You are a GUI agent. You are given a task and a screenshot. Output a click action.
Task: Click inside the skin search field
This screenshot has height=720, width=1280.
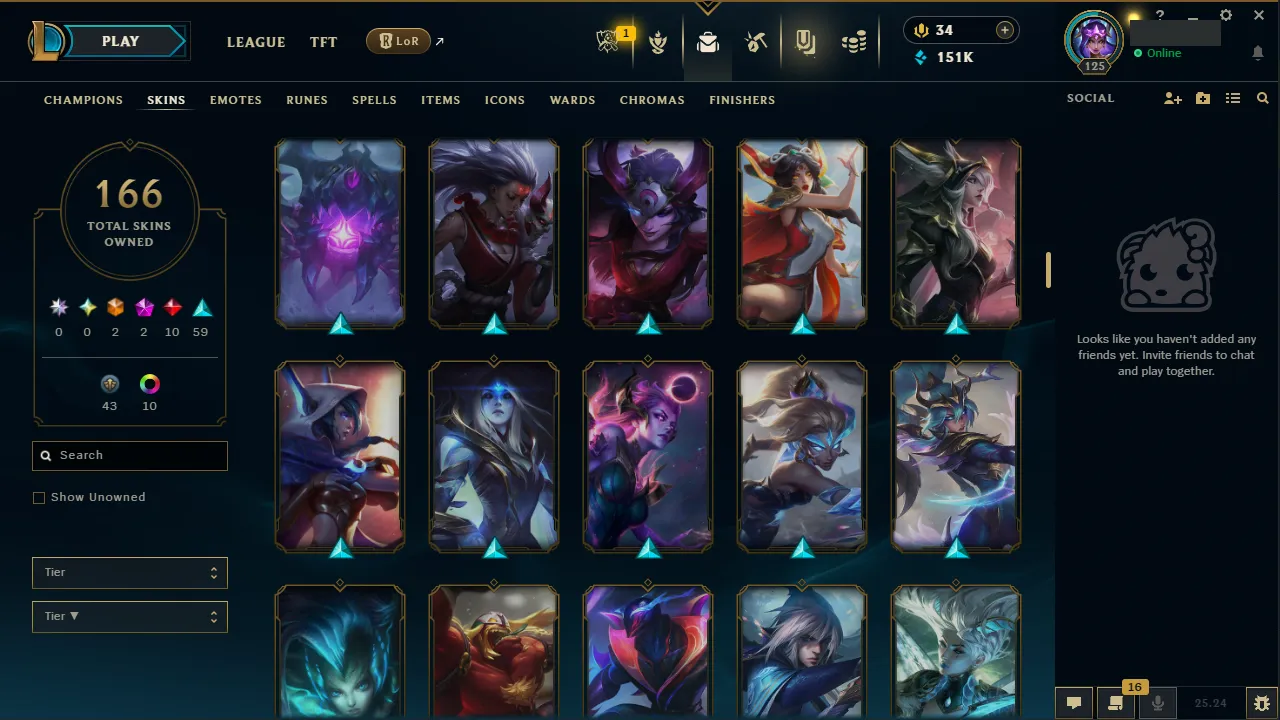point(129,455)
